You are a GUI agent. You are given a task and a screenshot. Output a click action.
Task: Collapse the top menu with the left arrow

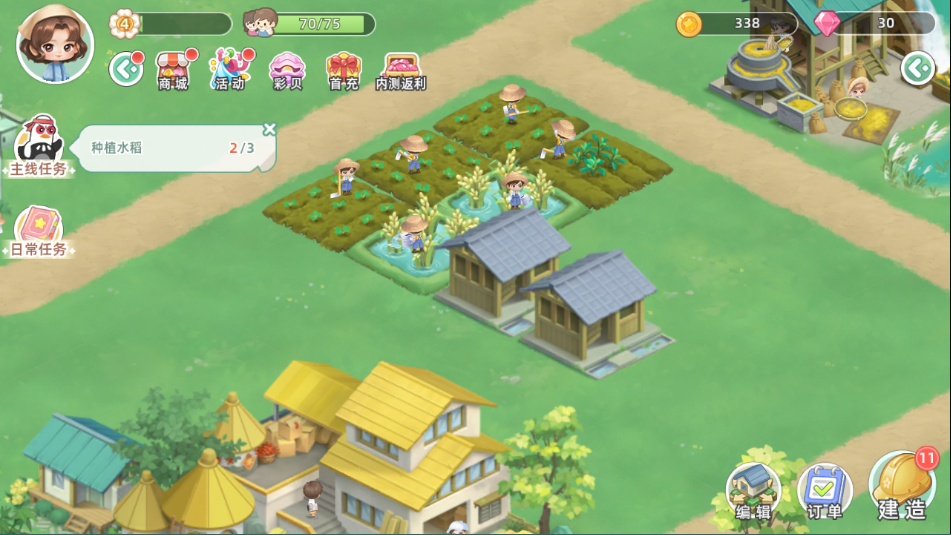point(125,69)
